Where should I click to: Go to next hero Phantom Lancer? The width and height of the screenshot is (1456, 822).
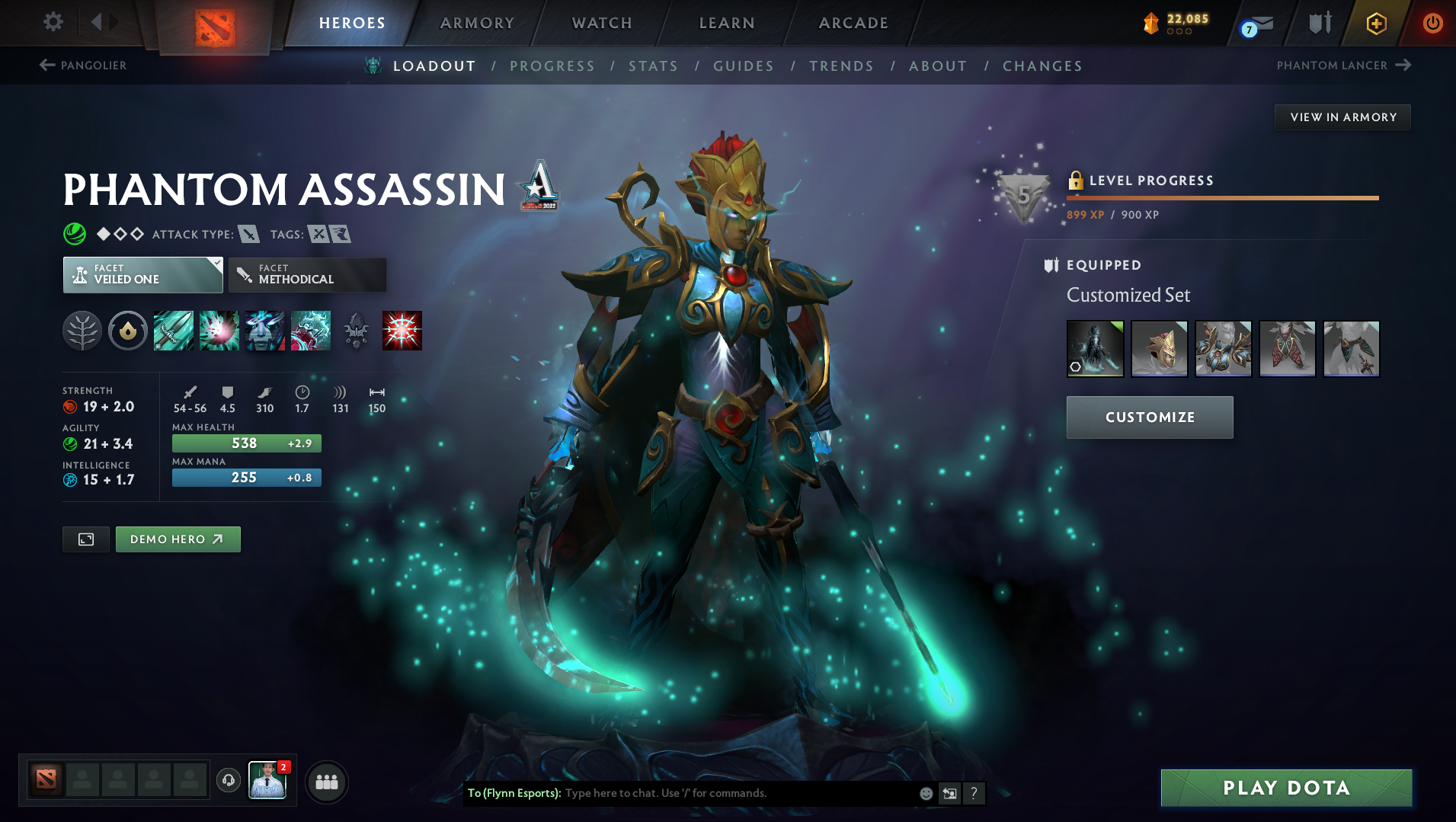pyautogui.click(x=1343, y=66)
